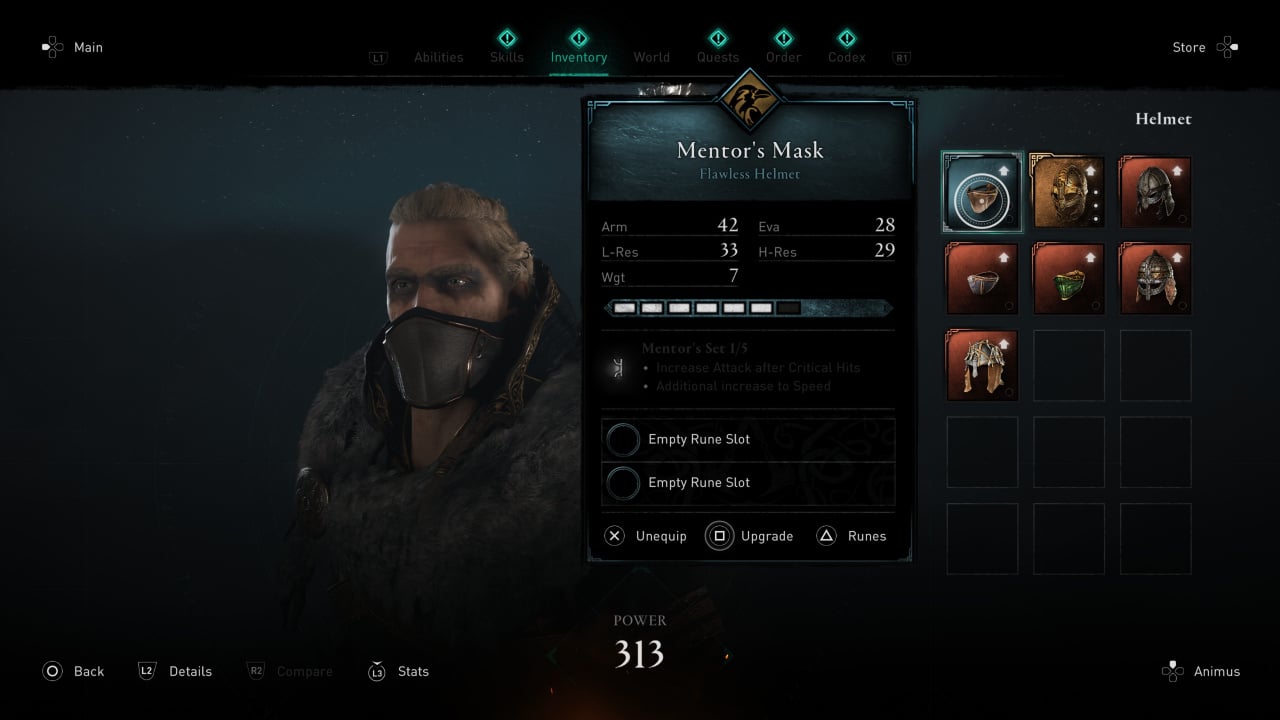Select the Inventory tab
Viewport: 1280px width, 720px height.
578,57
